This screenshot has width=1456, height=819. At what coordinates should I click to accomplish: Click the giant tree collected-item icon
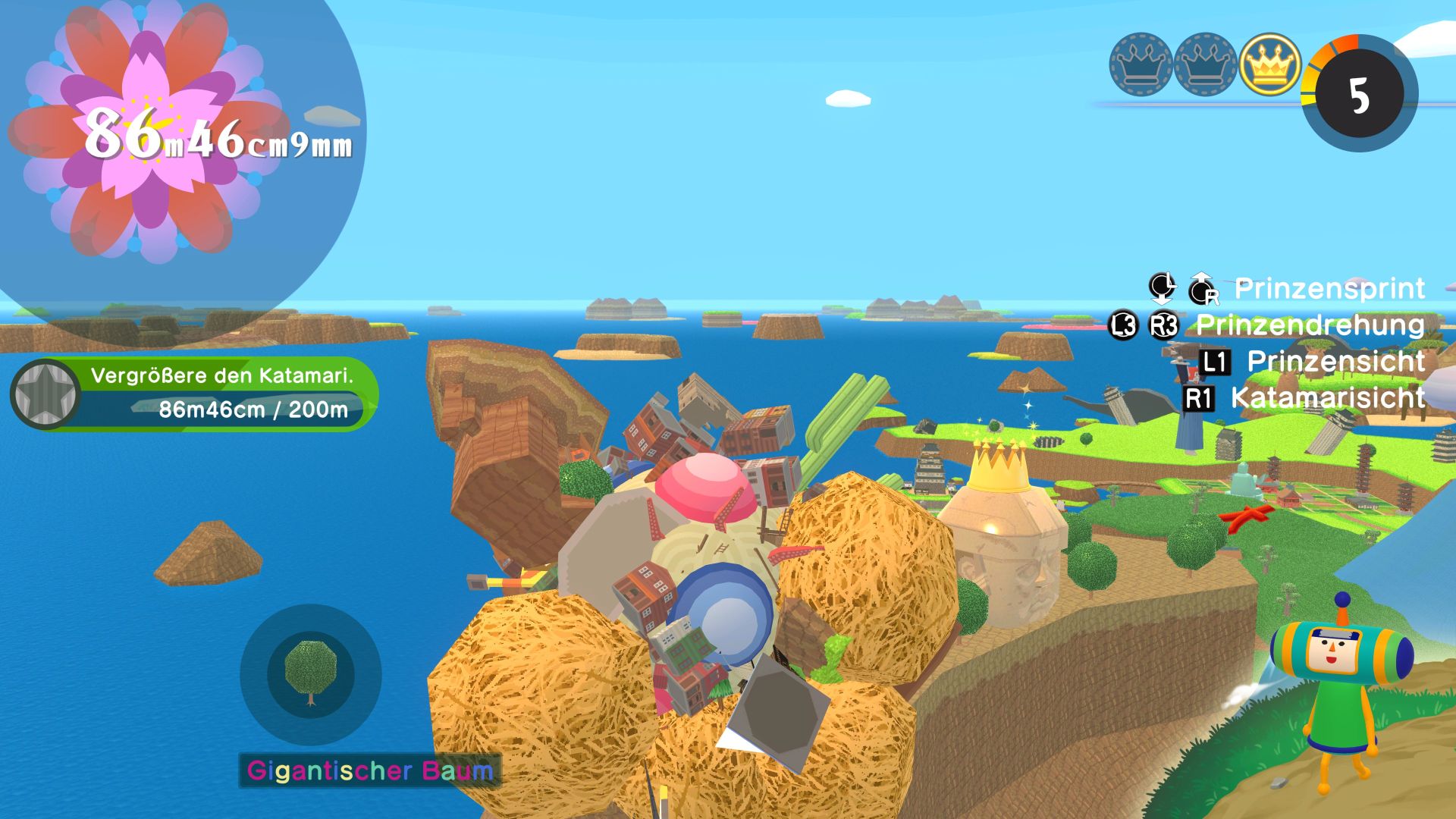(310, 673)
